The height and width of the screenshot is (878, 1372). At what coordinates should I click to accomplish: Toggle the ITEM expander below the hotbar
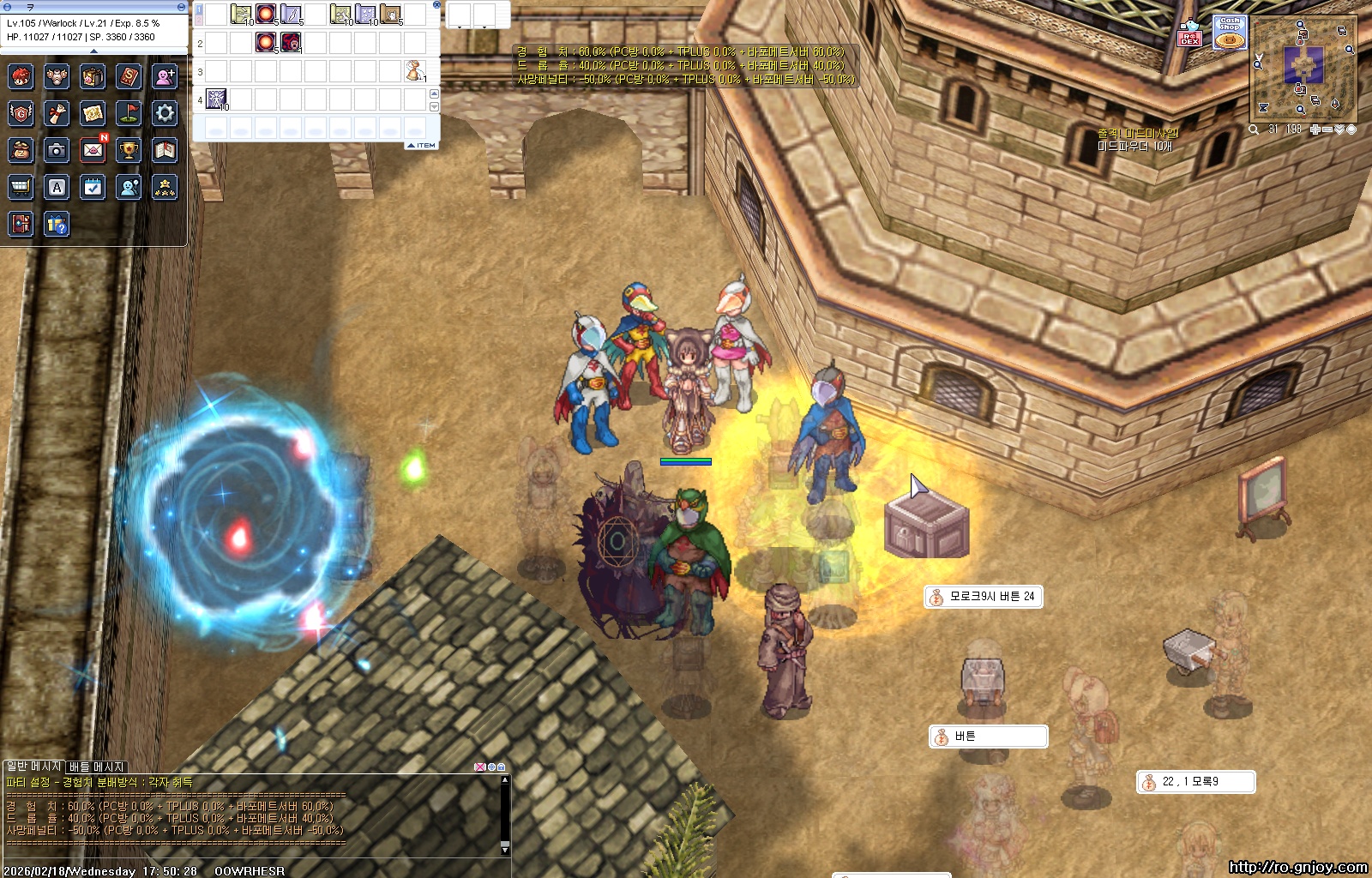coord(423,146)
